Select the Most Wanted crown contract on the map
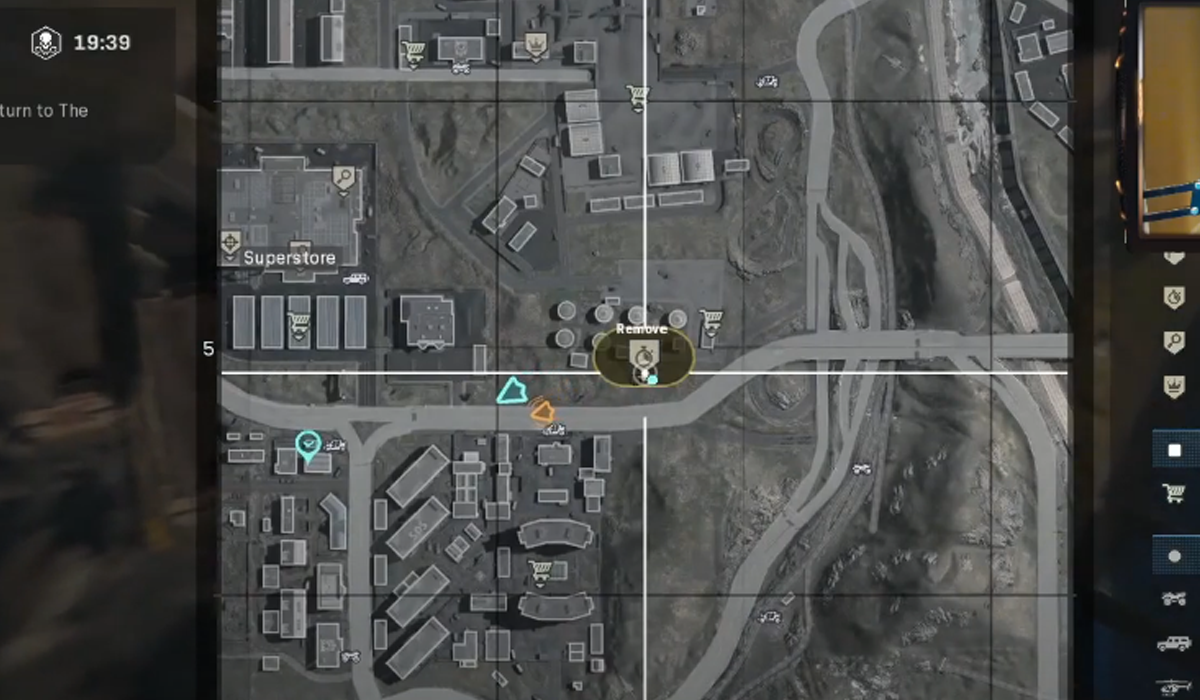The height and width of the screenshot is (700, 1200). tap(534, 44)
